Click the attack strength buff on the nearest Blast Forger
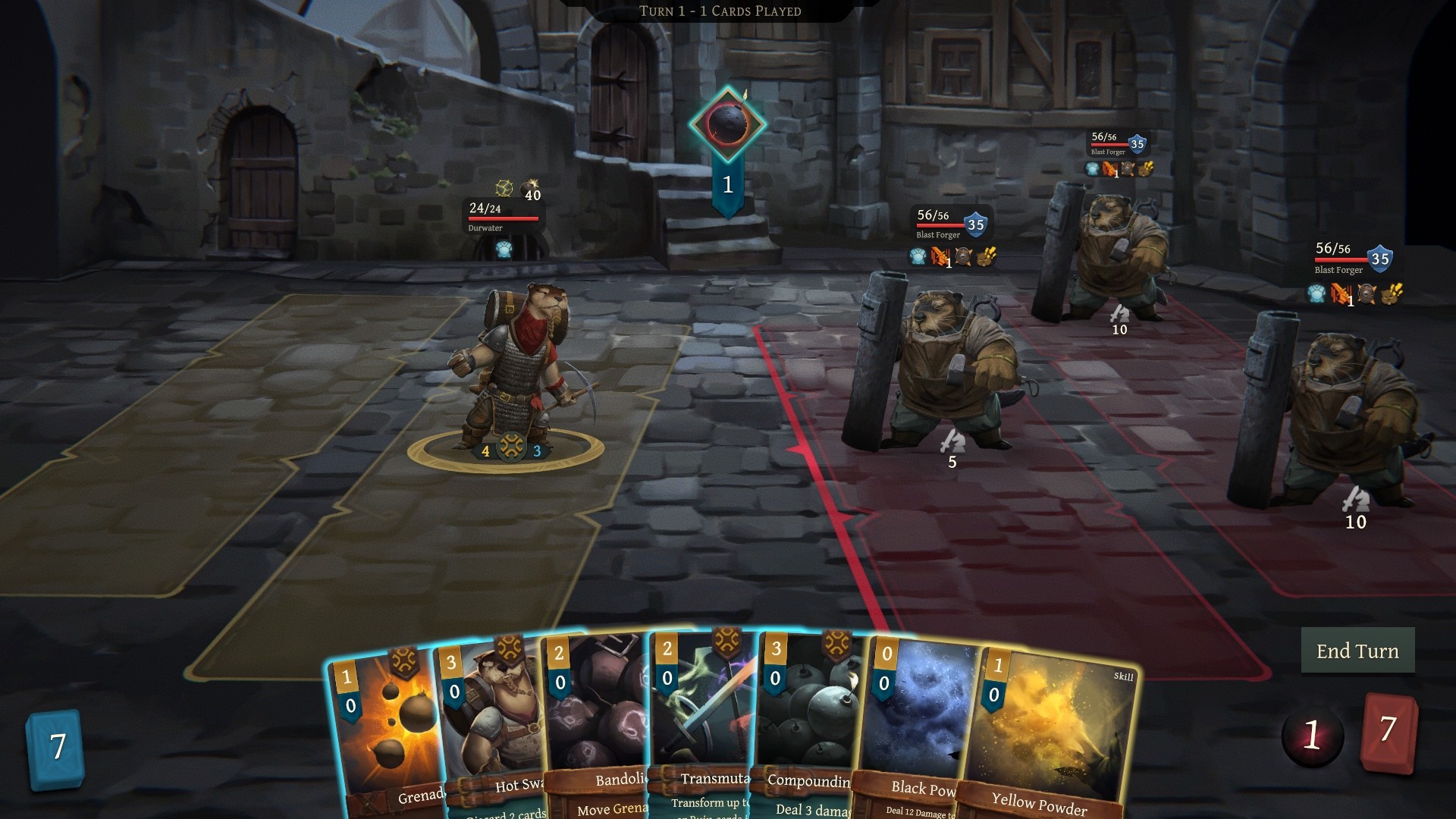 [940, 257]
